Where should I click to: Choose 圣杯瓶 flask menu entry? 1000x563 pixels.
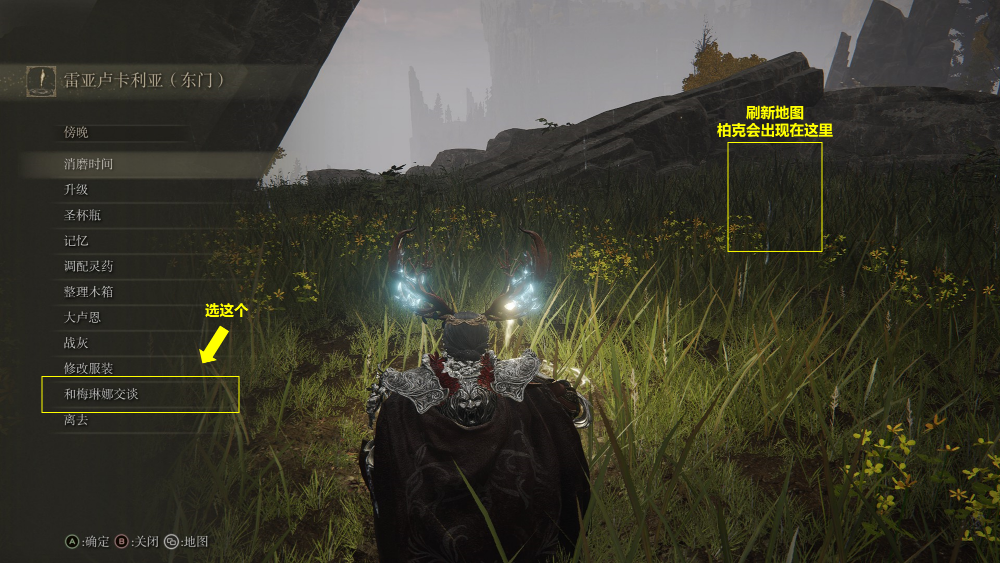pos(82,215)
